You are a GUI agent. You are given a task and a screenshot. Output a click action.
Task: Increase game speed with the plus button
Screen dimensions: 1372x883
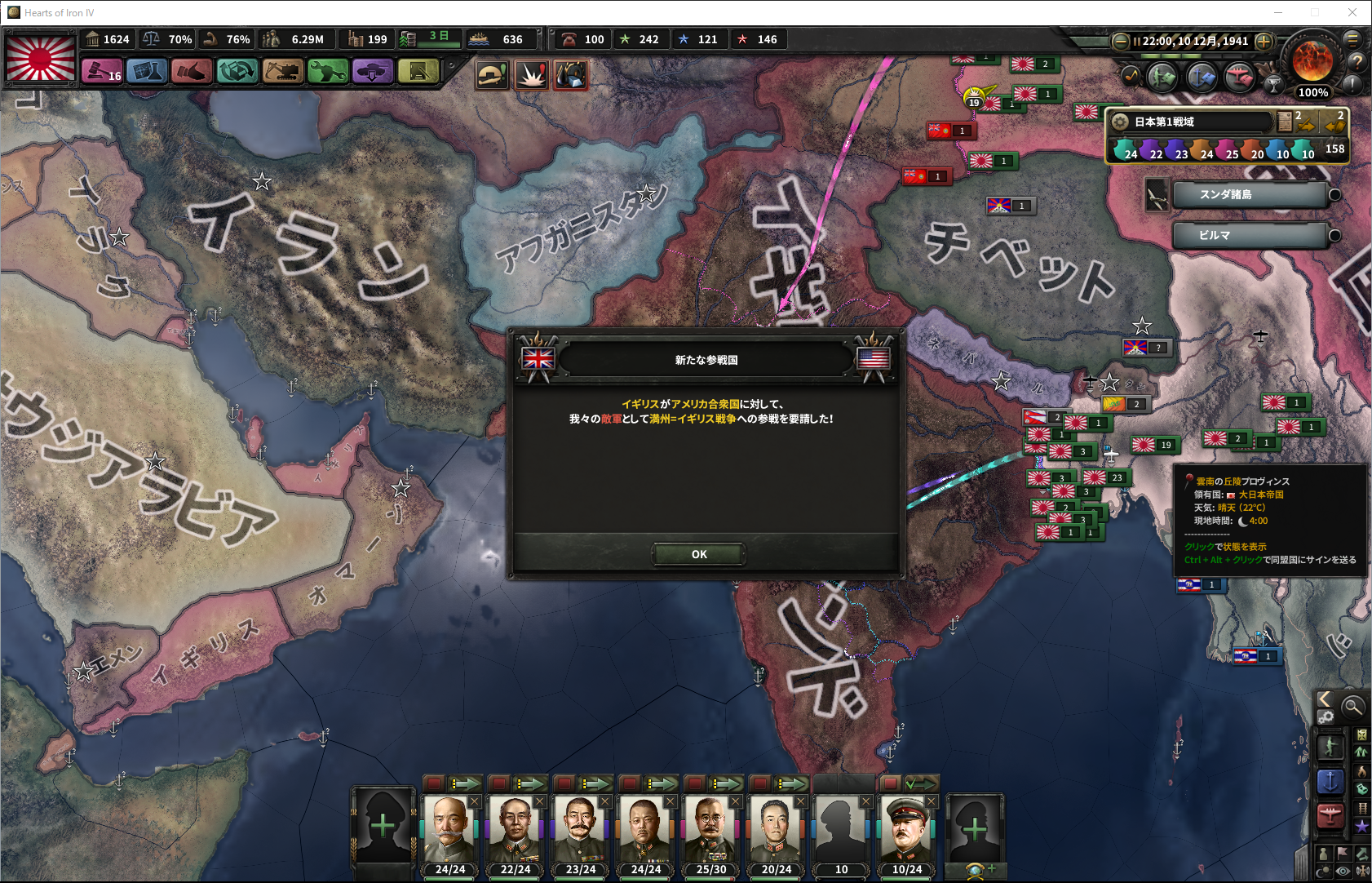coord(1264,41)
